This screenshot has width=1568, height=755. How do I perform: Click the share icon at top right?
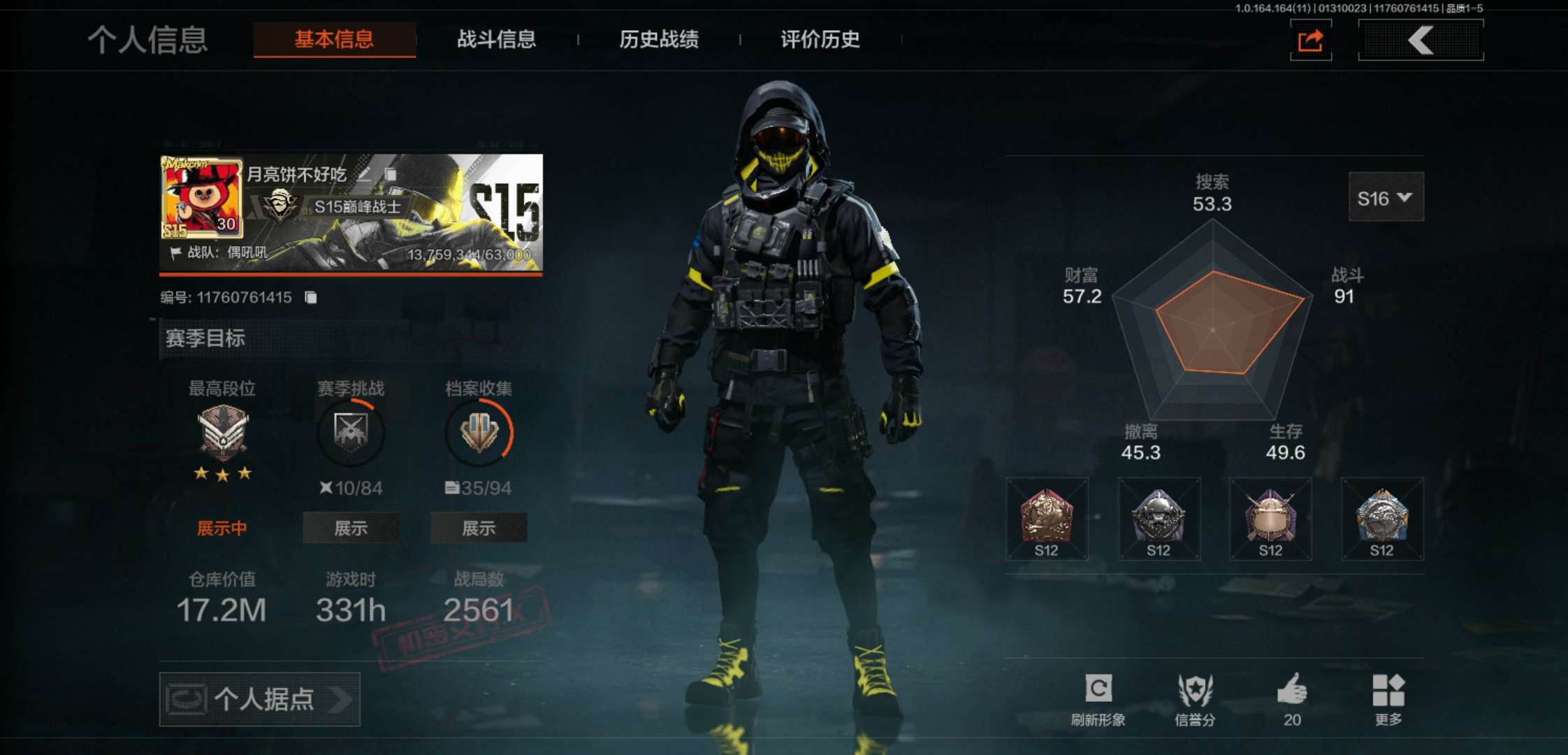click(1310, 40)
